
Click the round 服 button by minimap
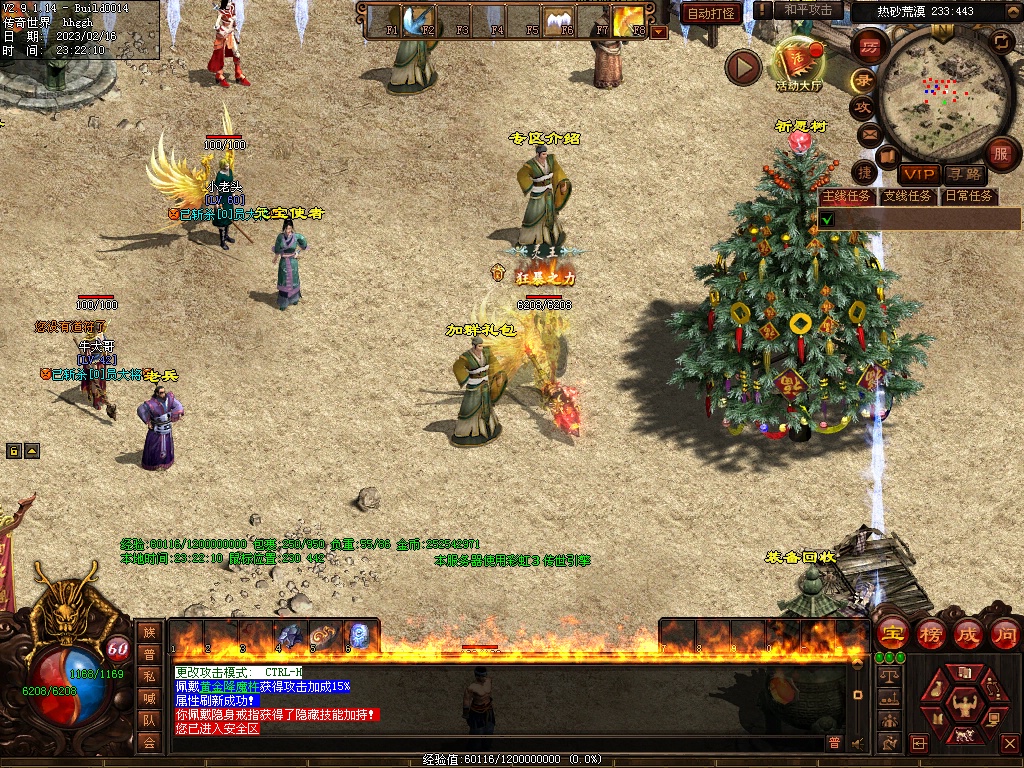[x=1001, y=154]
